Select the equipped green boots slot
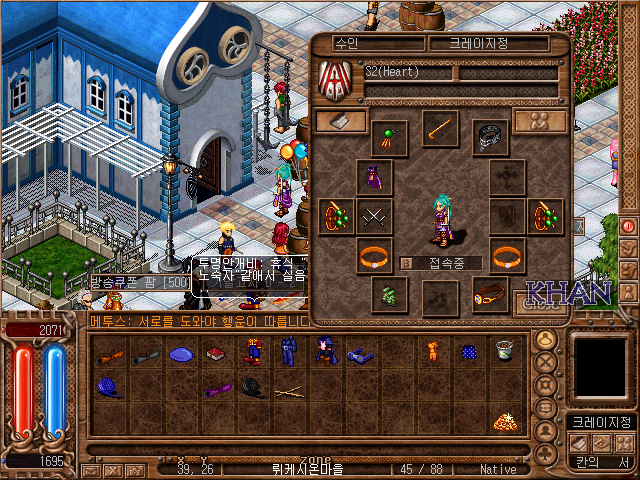640x480 pixels. tap(388, 294)
